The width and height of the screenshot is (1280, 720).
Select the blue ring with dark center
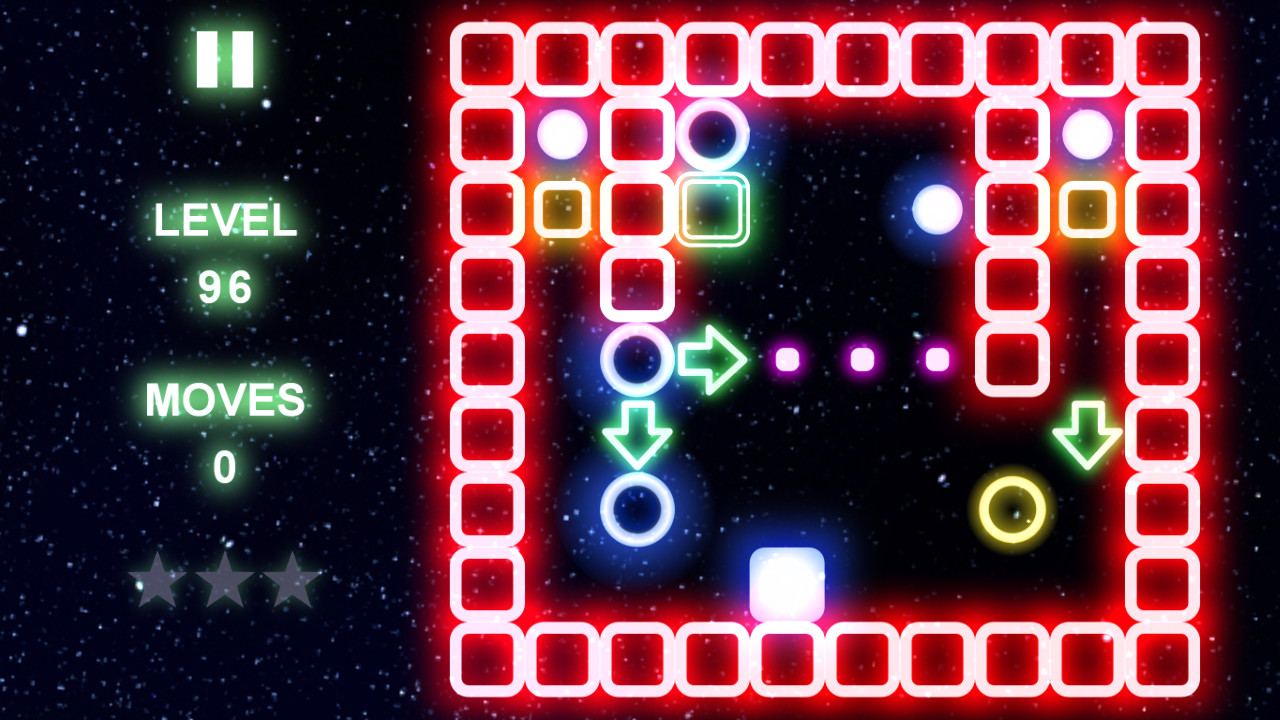coord(637,362)
